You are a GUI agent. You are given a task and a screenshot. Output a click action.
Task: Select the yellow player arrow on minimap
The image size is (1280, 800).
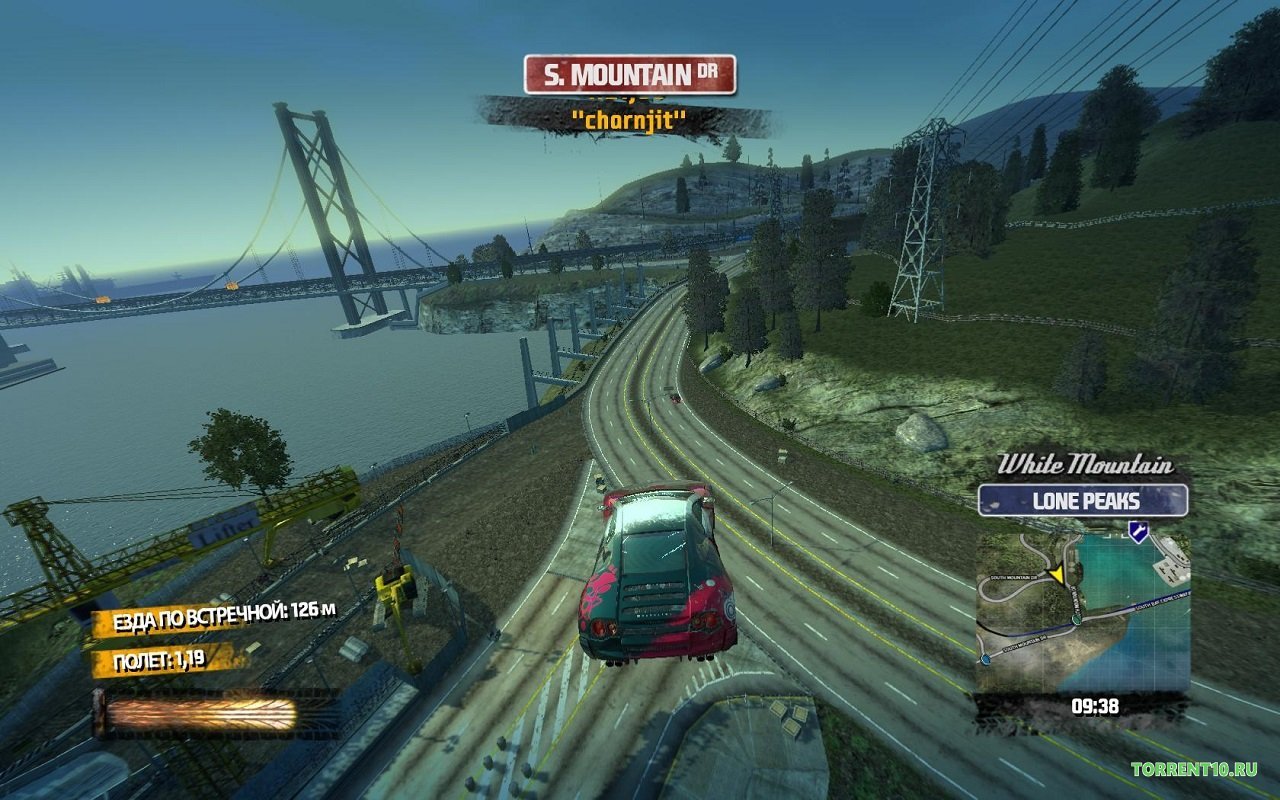click(1055, 574)
